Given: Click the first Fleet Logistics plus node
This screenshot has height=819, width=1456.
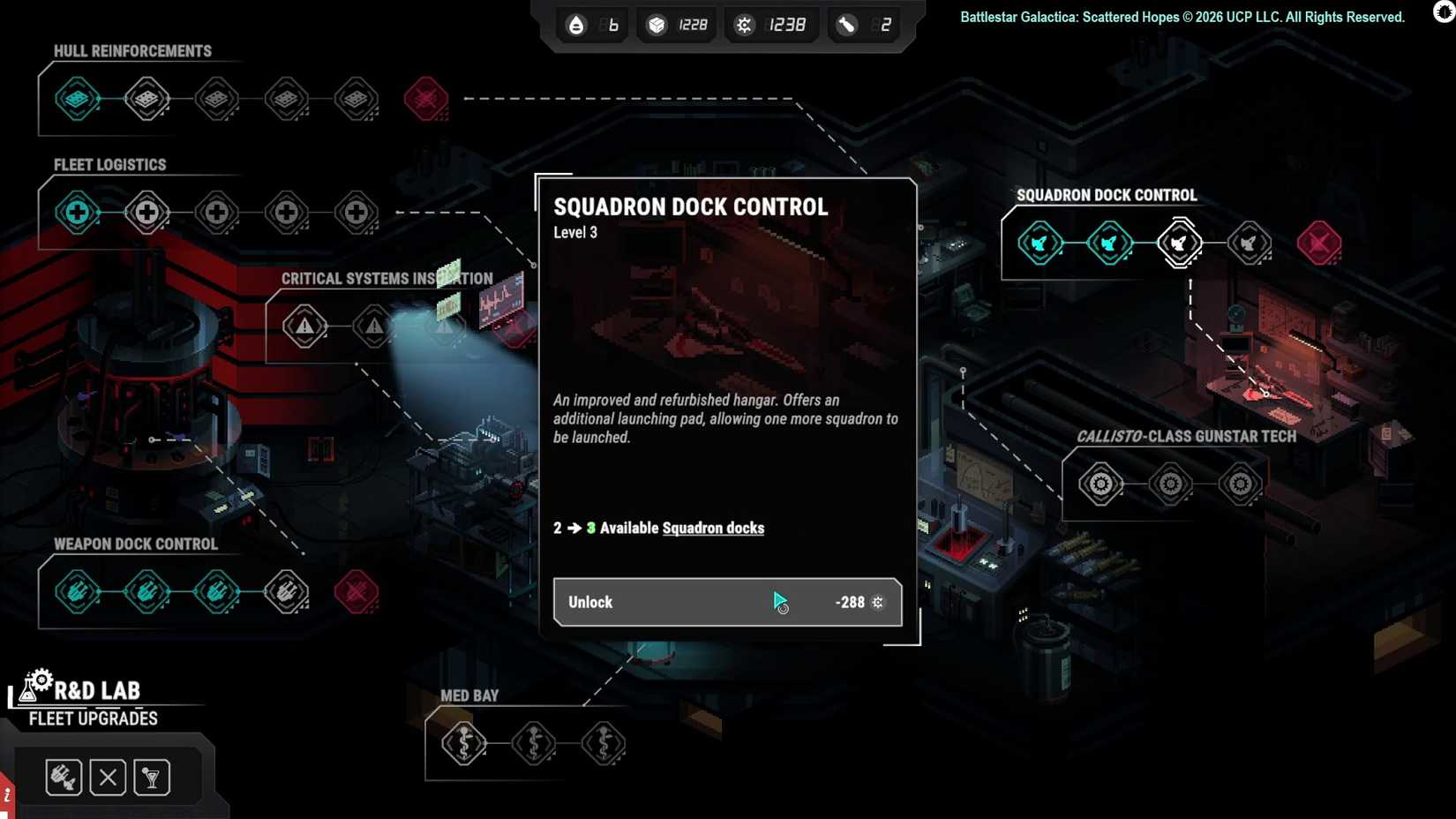Looking at the screenshot, I should tap(77, 212).
